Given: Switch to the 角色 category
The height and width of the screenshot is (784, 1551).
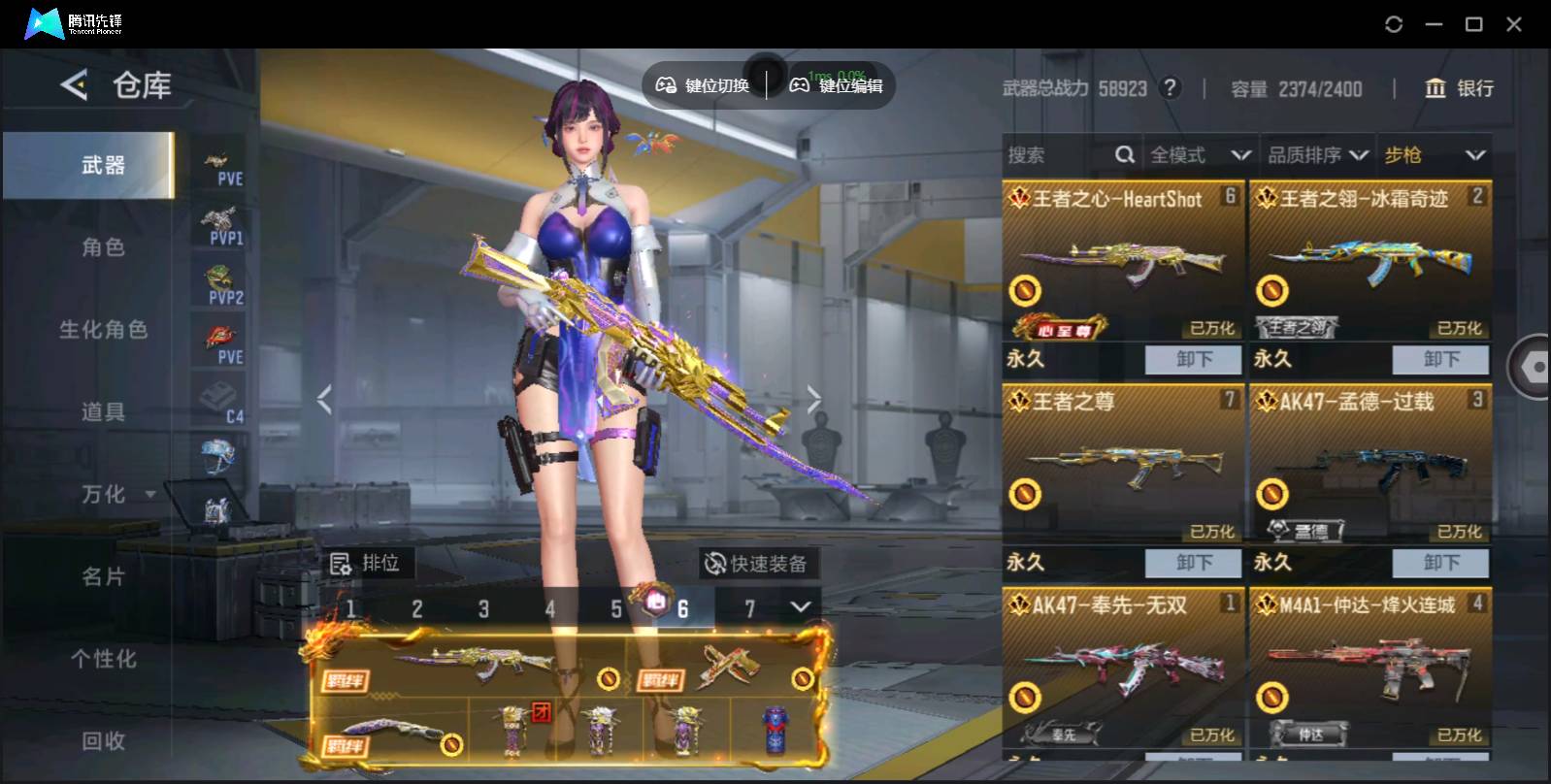Looking at the screenshot, I should point(103,247).
